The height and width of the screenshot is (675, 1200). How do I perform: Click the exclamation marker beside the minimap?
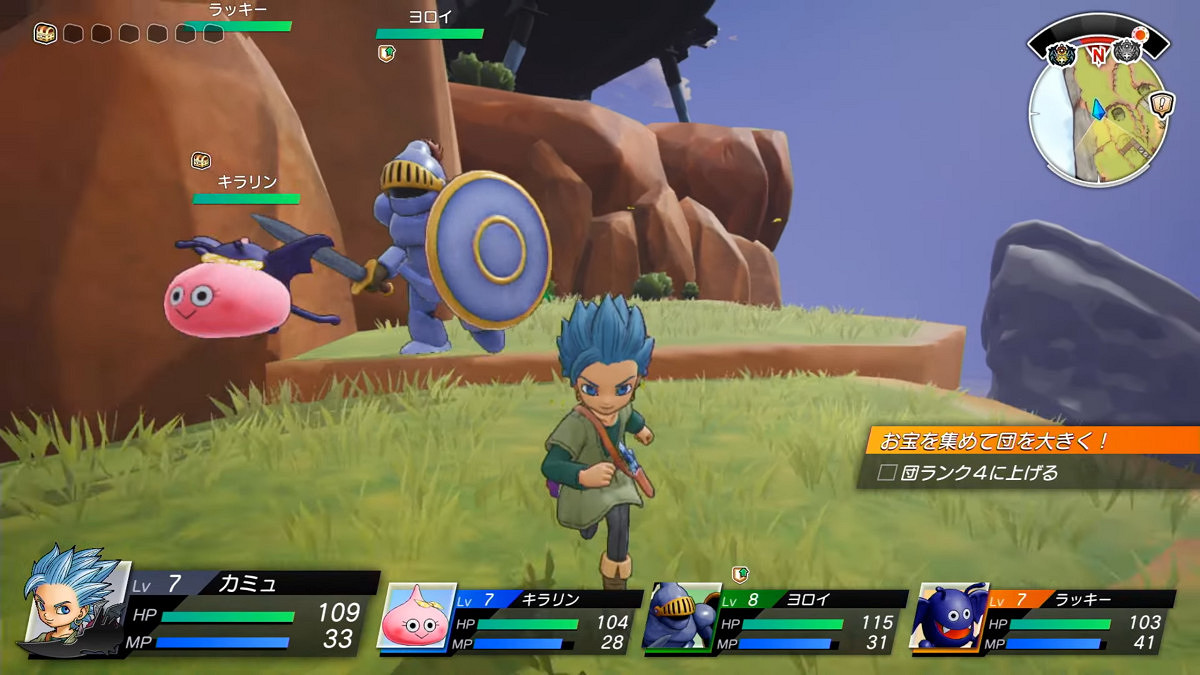tap(1162, 104)
